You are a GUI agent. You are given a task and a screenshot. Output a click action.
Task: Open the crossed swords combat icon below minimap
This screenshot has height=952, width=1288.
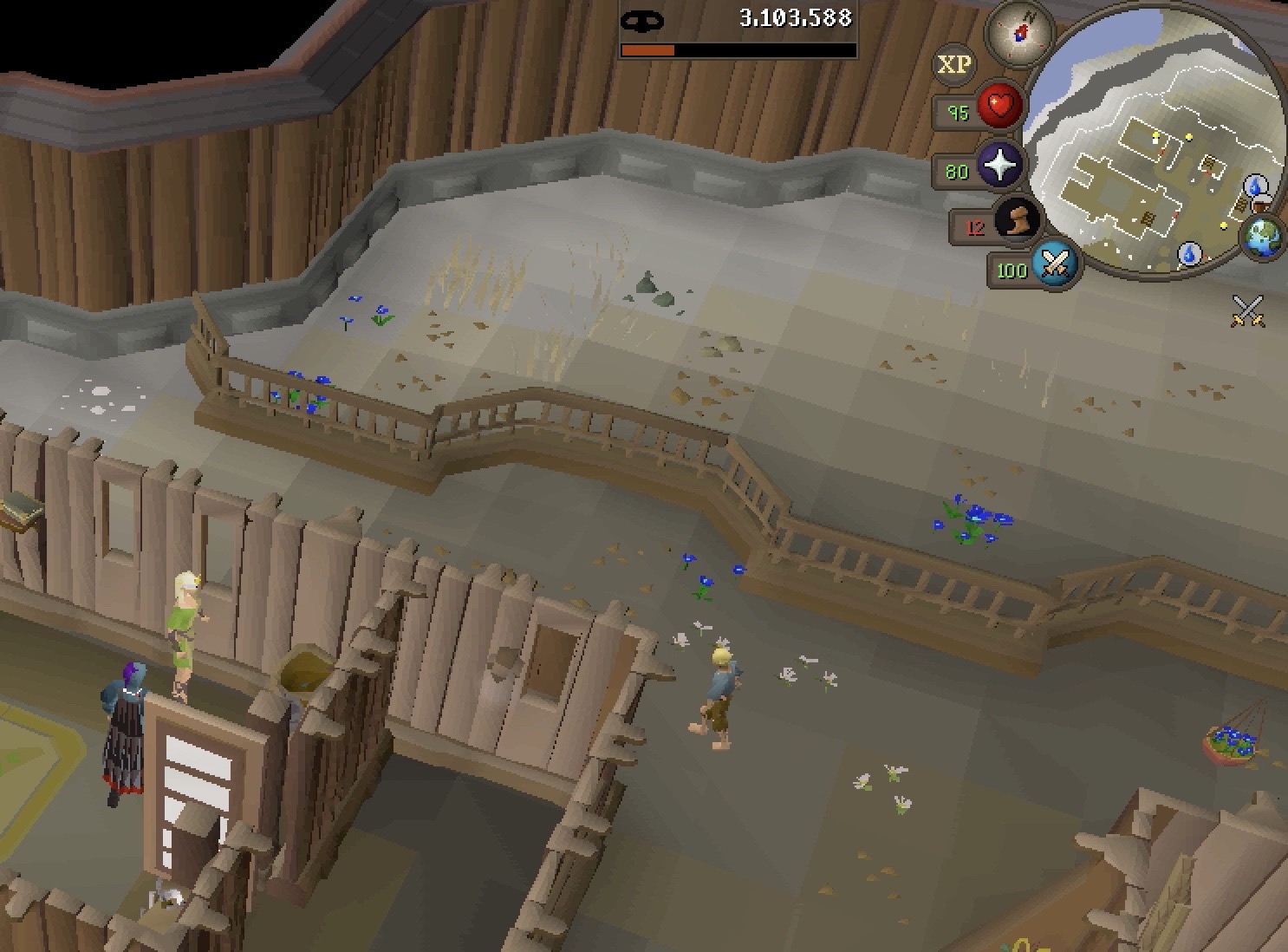1247,310
